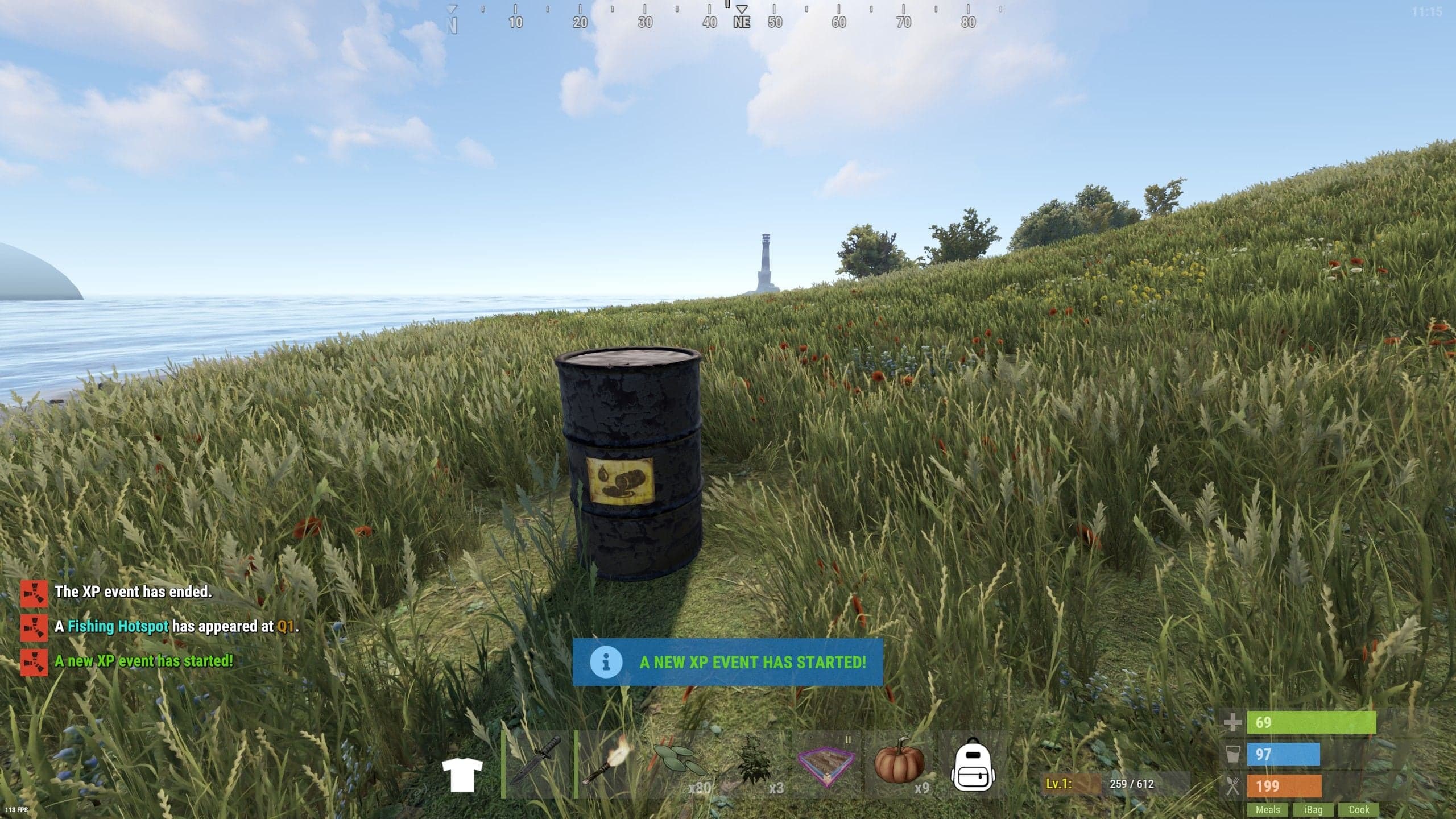Image resolution: width=1456 pixels, height=819 pixels.
Task: Click the info icon on the XP event banner
Action: coord(607,662)
